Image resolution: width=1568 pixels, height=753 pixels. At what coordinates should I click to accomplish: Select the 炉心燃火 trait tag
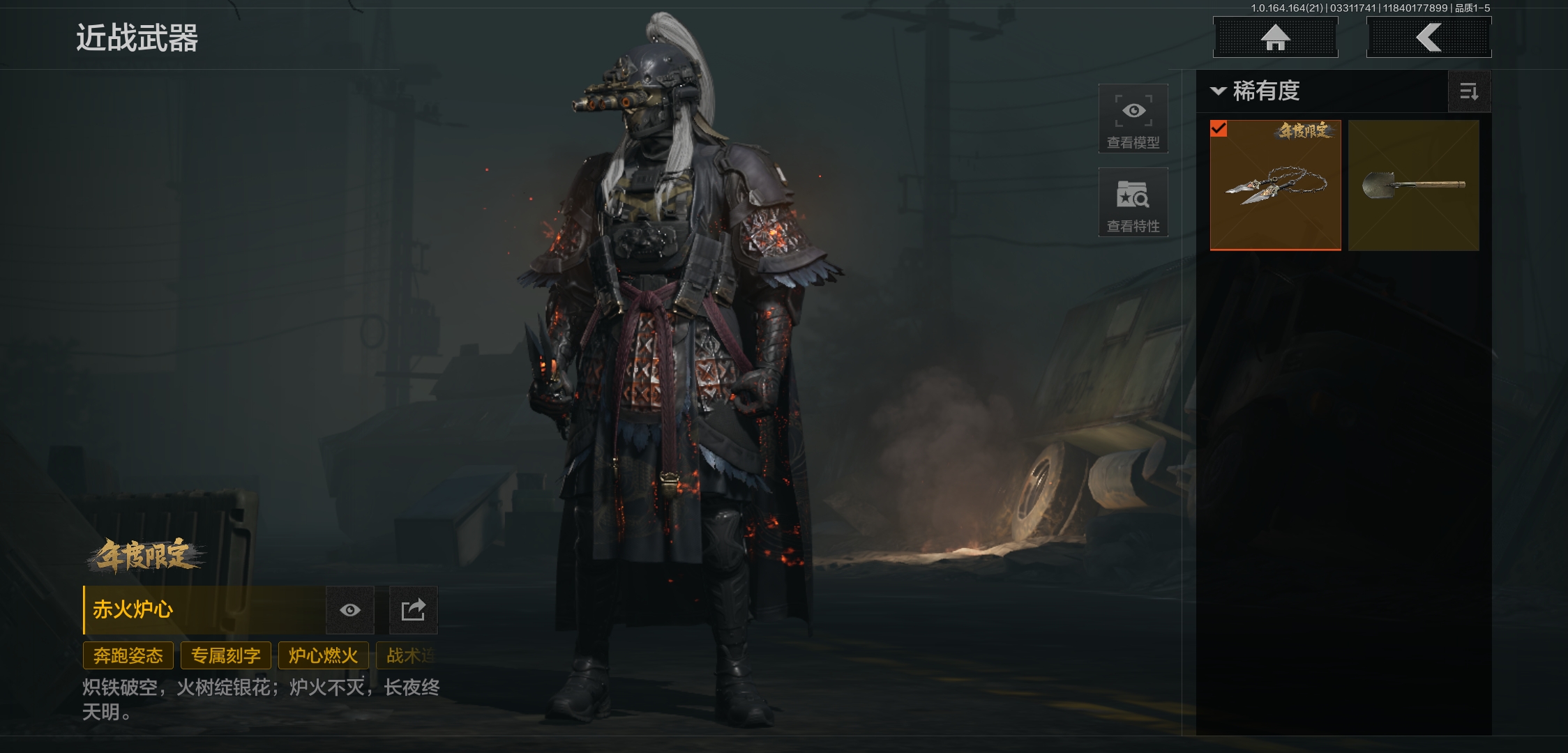[x=323, y=655]
